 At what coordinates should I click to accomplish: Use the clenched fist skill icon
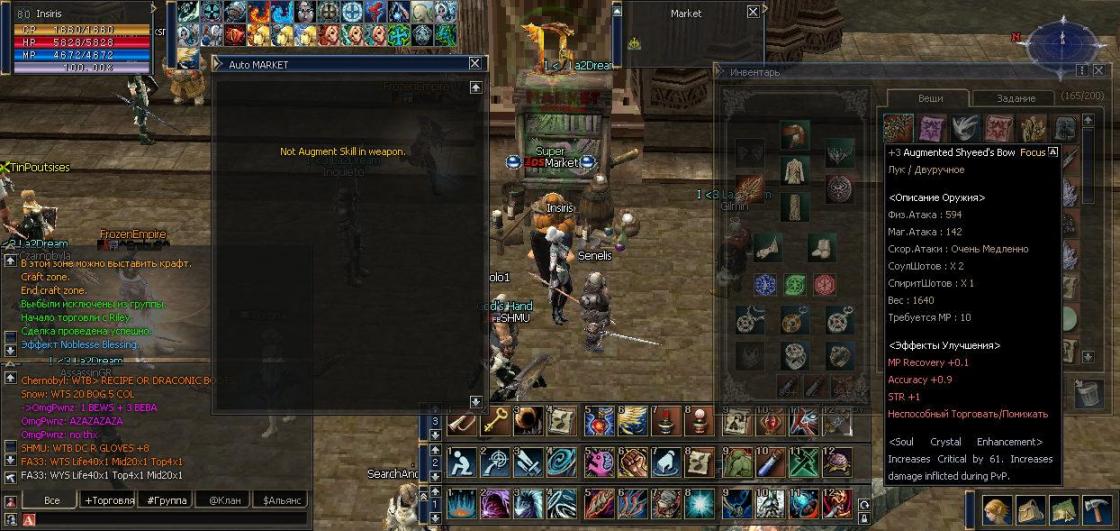[x=632, y=462]
